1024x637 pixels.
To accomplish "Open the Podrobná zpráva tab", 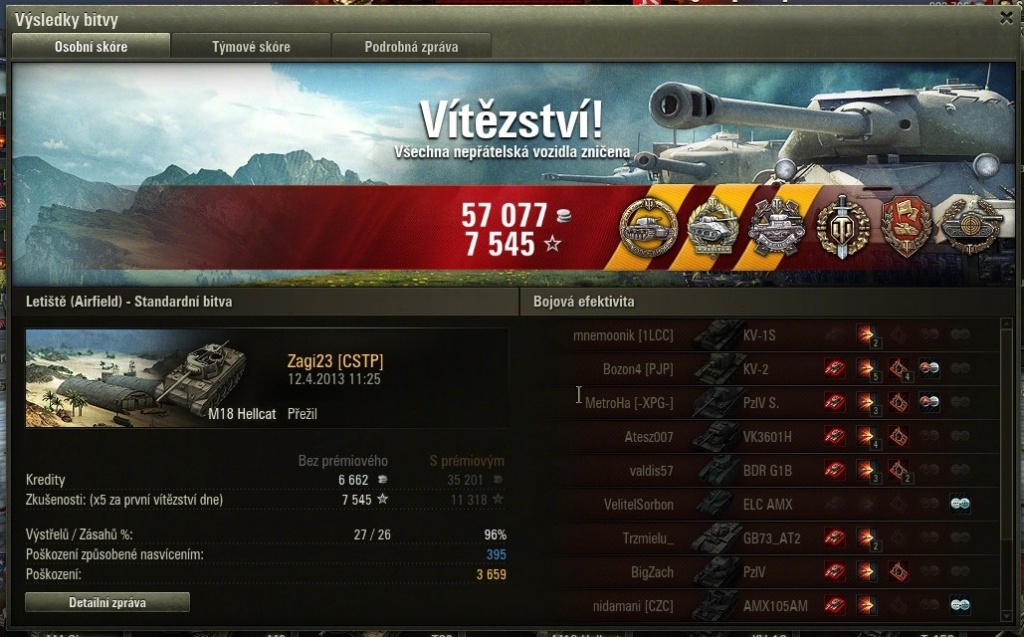I will click(411, 46).
